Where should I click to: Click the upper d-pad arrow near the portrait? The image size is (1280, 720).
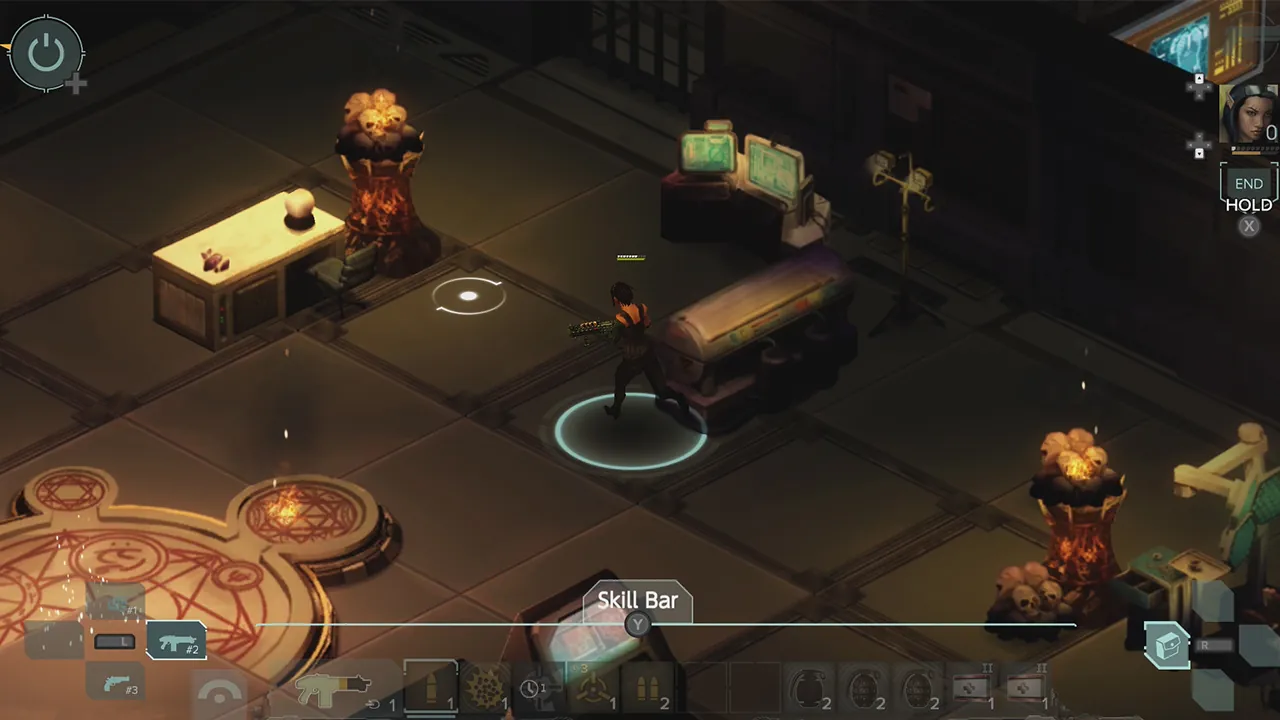point(1199,78)
